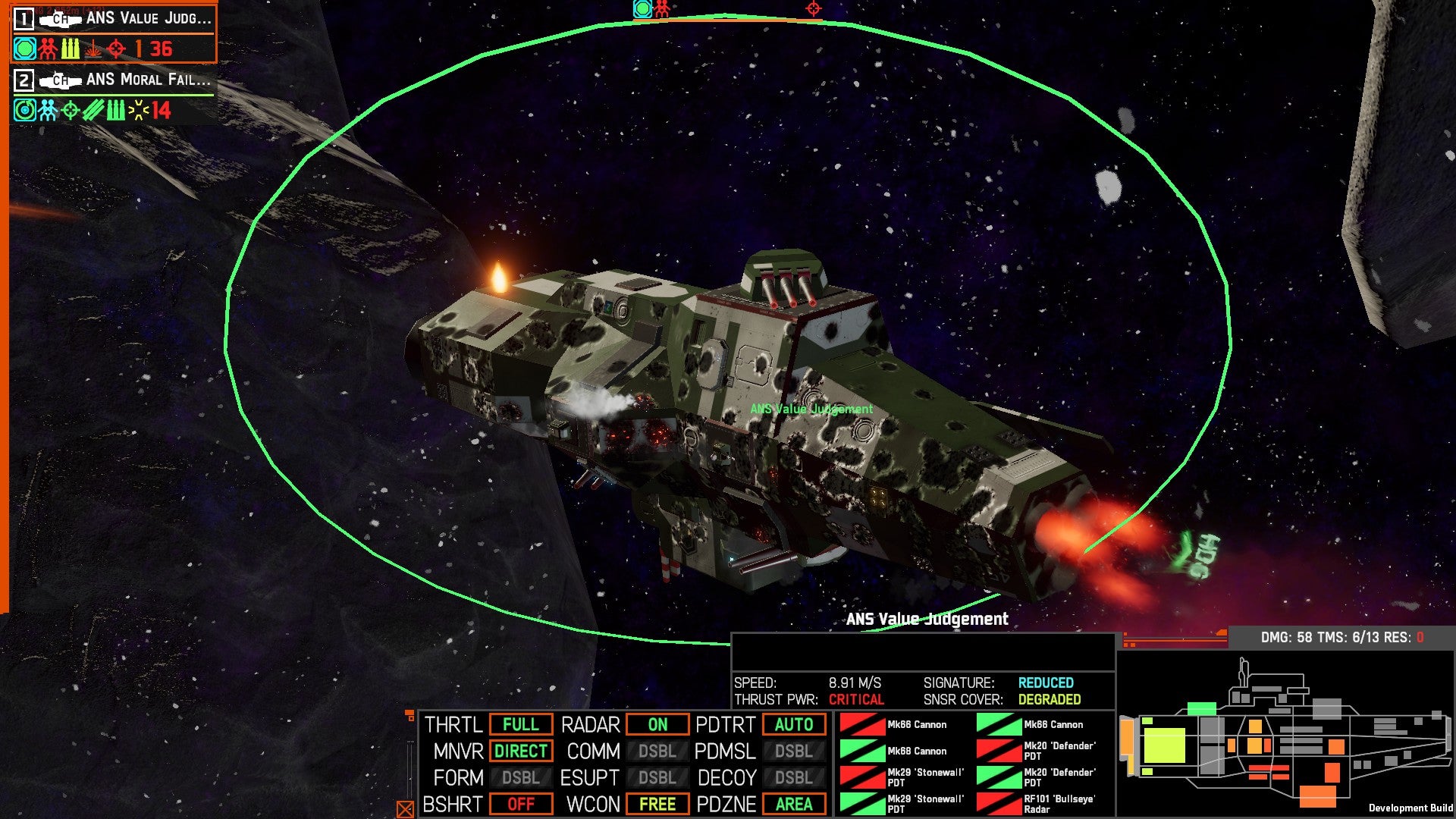
Task: Toggle the THRTL throttle FULL button
Action: 520,725
